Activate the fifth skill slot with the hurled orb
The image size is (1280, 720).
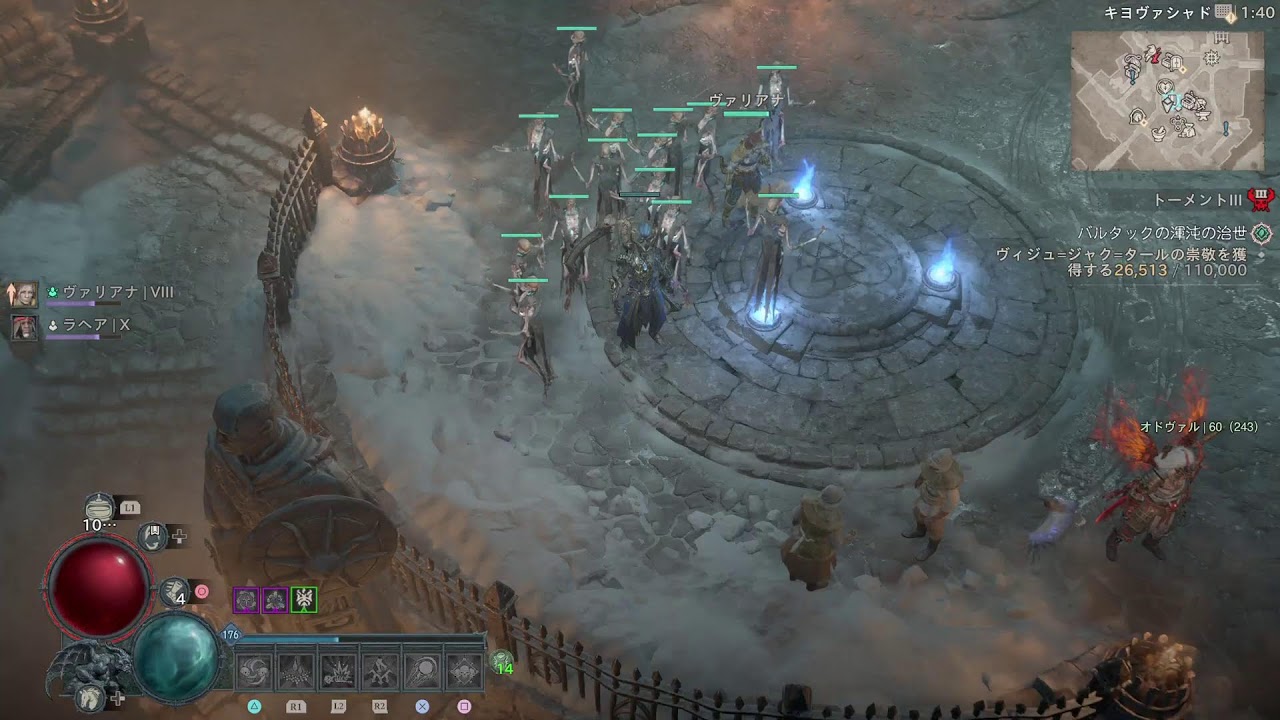422,671
